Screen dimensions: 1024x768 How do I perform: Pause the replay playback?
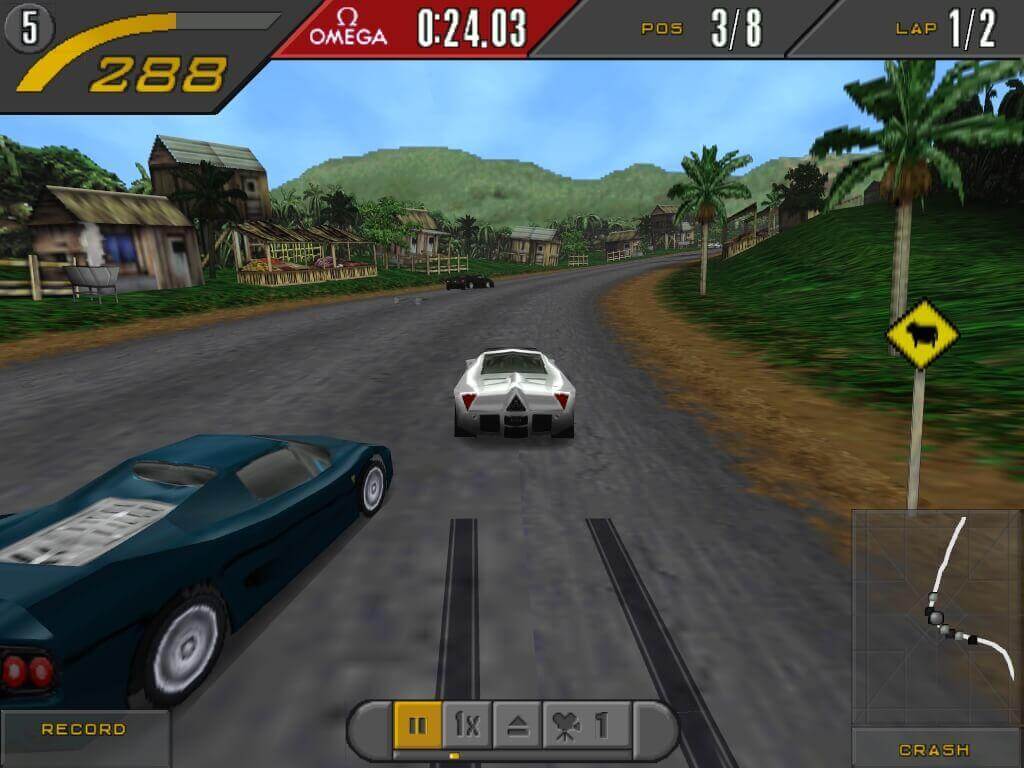[x=418, y=724]
